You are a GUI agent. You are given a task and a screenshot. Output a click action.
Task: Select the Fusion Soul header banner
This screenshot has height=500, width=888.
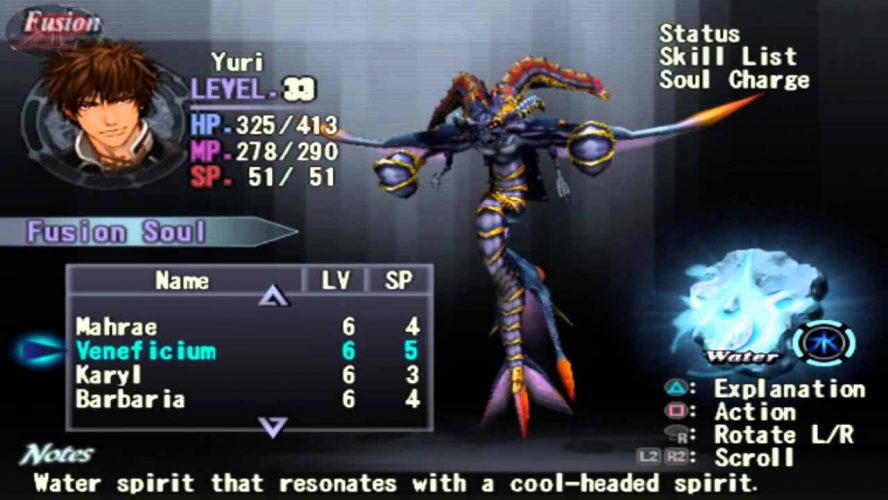(x=118, y=233)
